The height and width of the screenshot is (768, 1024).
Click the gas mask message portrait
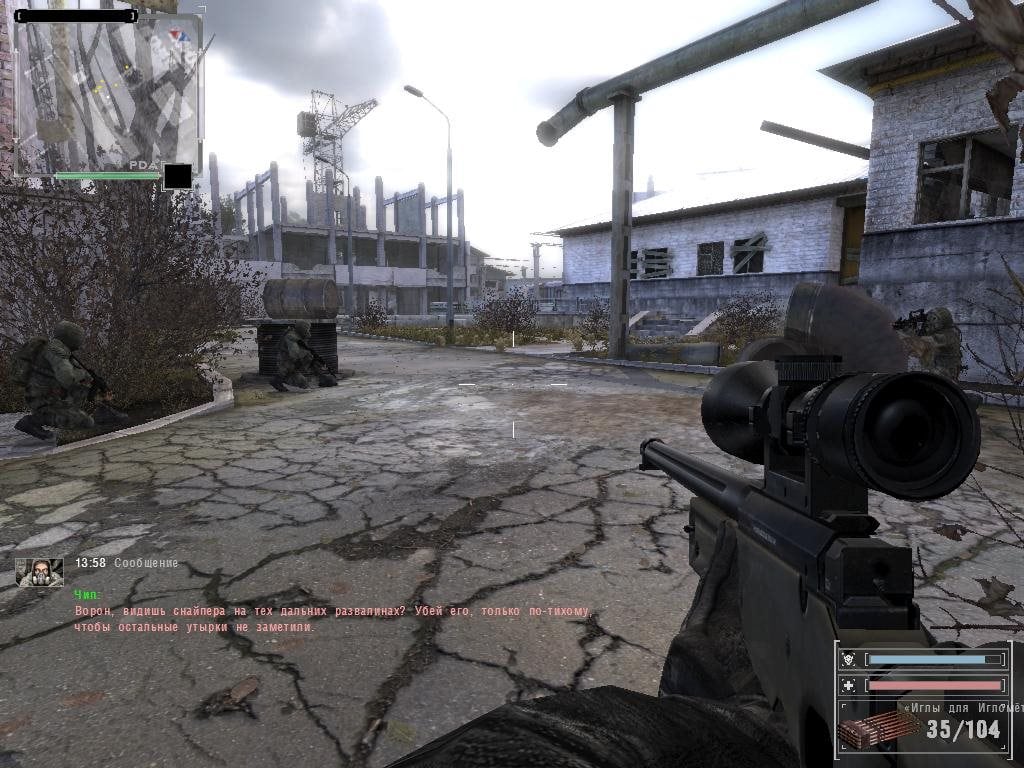point(40,572)
